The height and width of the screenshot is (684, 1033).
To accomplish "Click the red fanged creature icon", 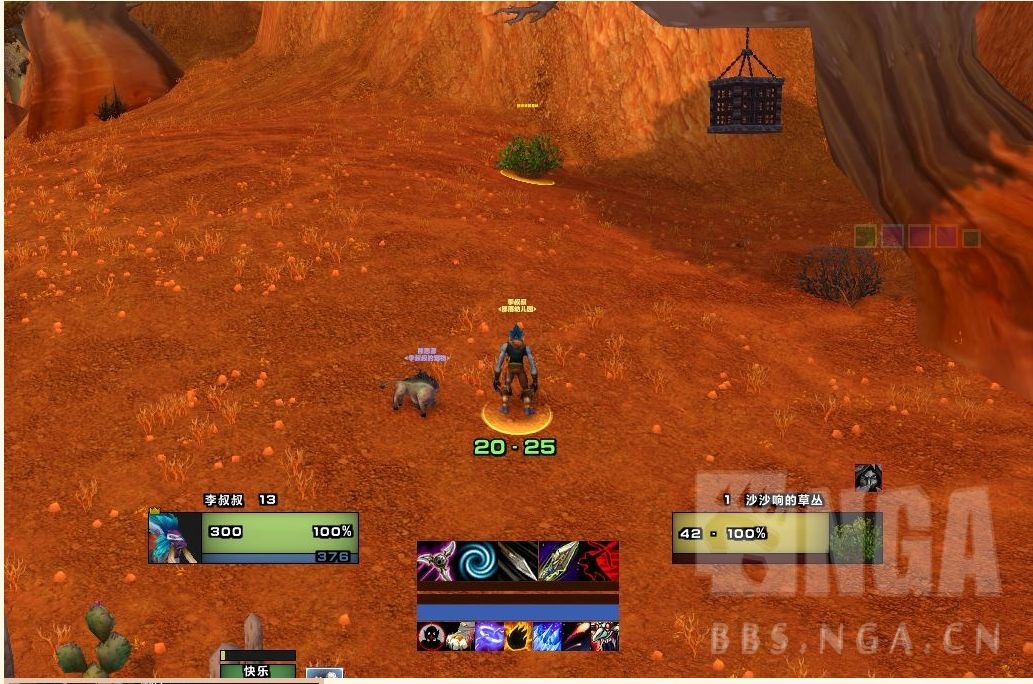I will pyautogui.click(x=605, y=637).
